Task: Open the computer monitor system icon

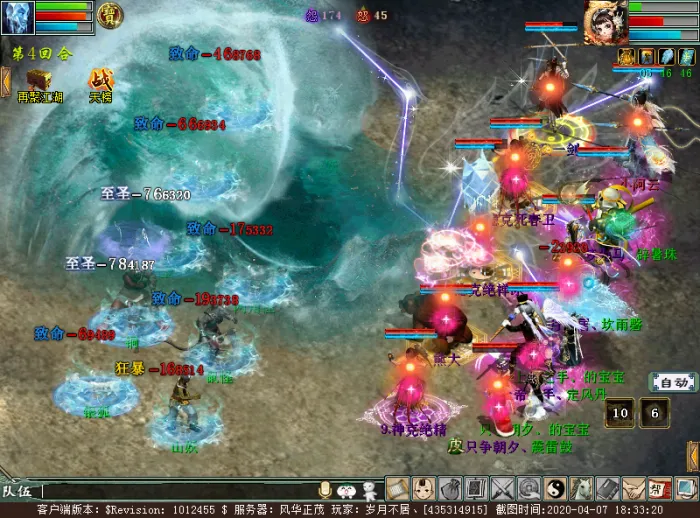Action: (x=686, y=489)
